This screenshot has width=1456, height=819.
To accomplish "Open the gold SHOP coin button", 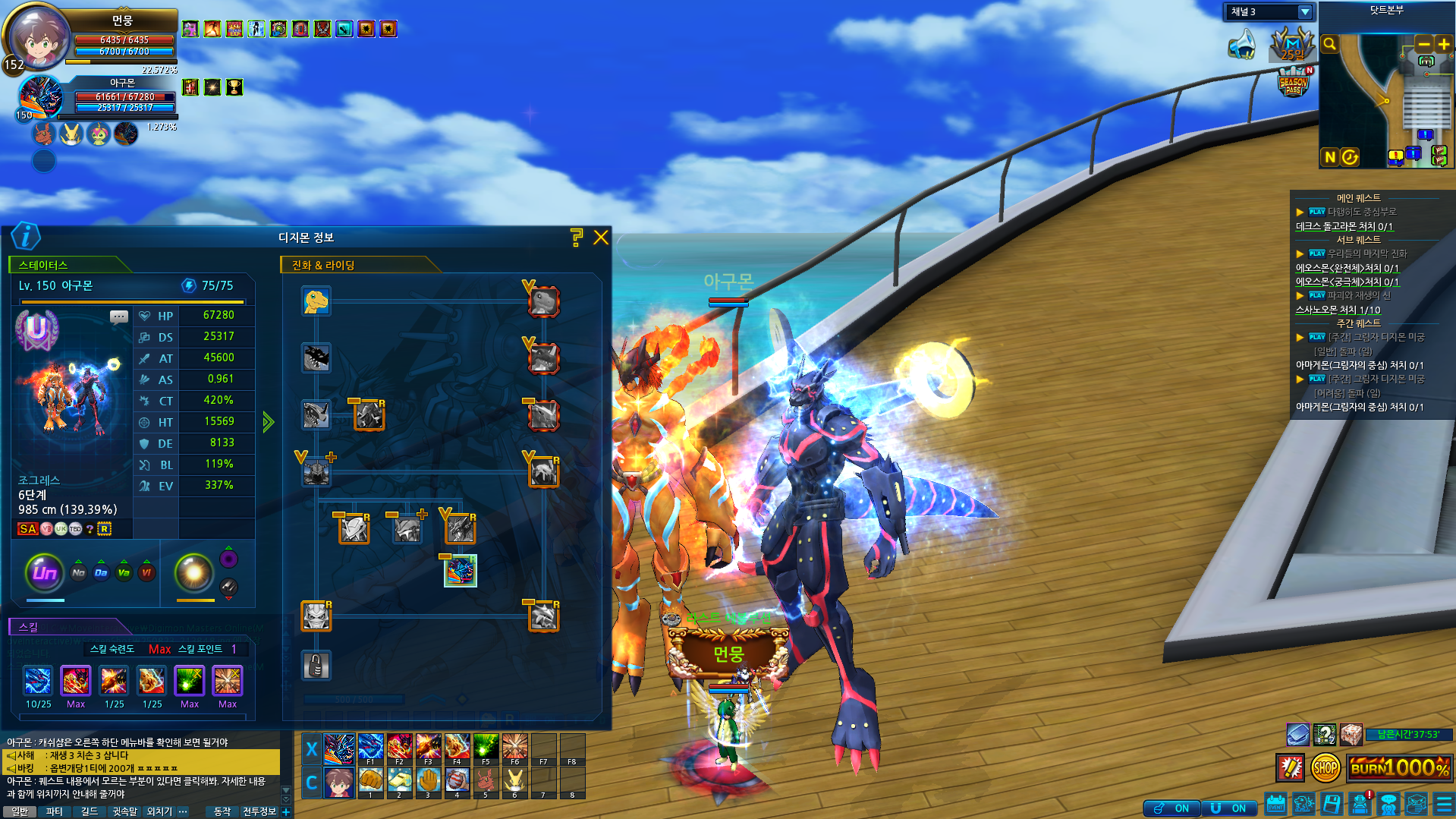I will 1325,768.
